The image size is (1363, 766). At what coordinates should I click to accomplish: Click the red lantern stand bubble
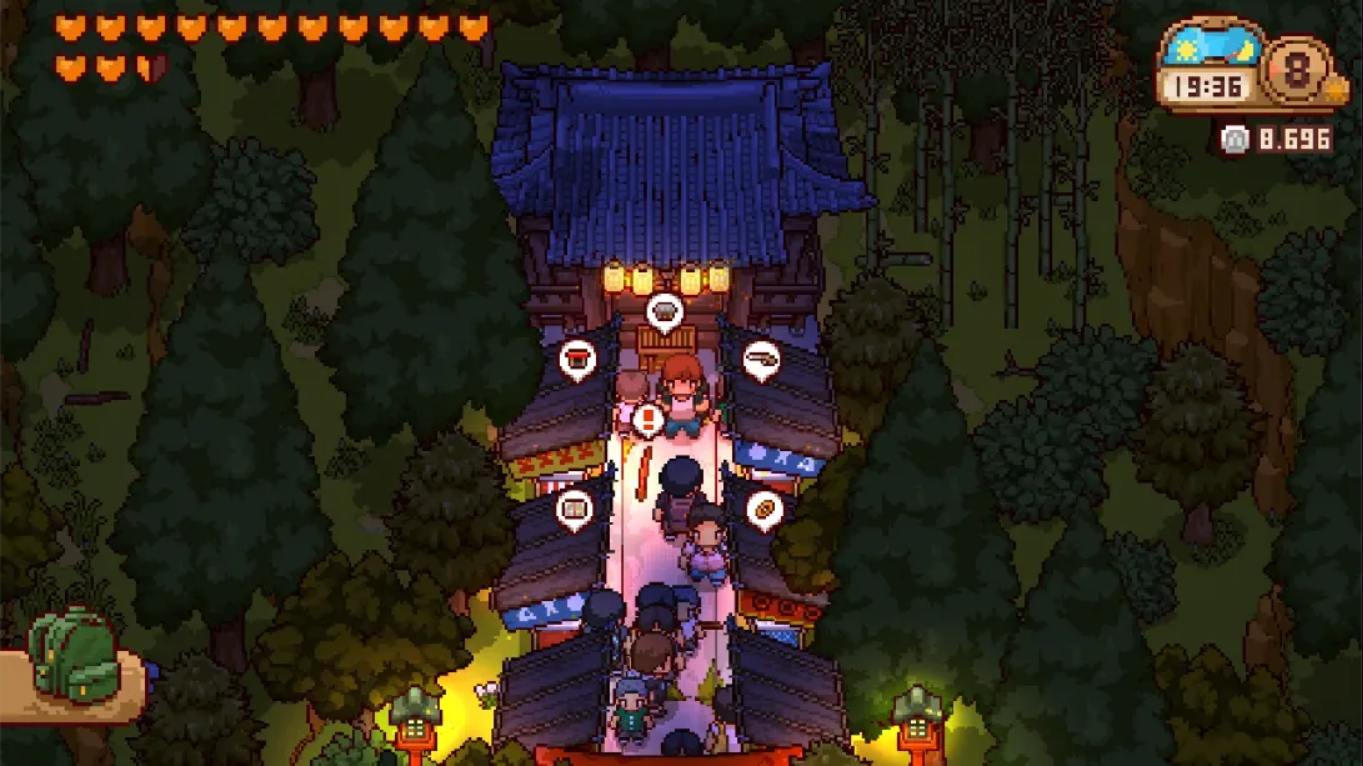click(x=579, y=358)
